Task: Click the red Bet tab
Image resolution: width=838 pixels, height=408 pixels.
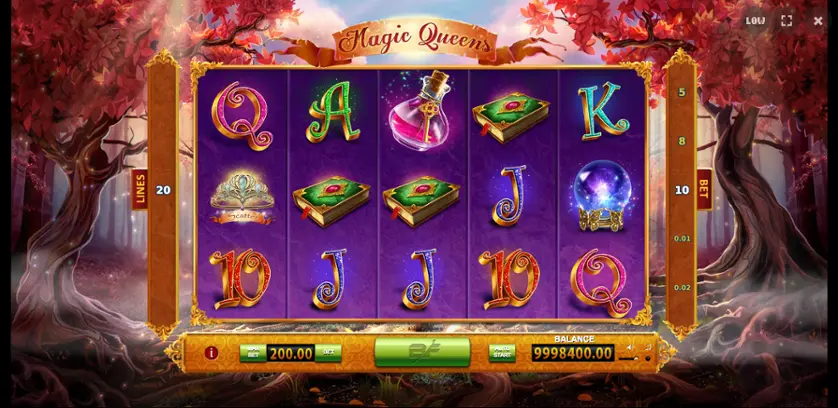Action: click(x=704, y=189)
